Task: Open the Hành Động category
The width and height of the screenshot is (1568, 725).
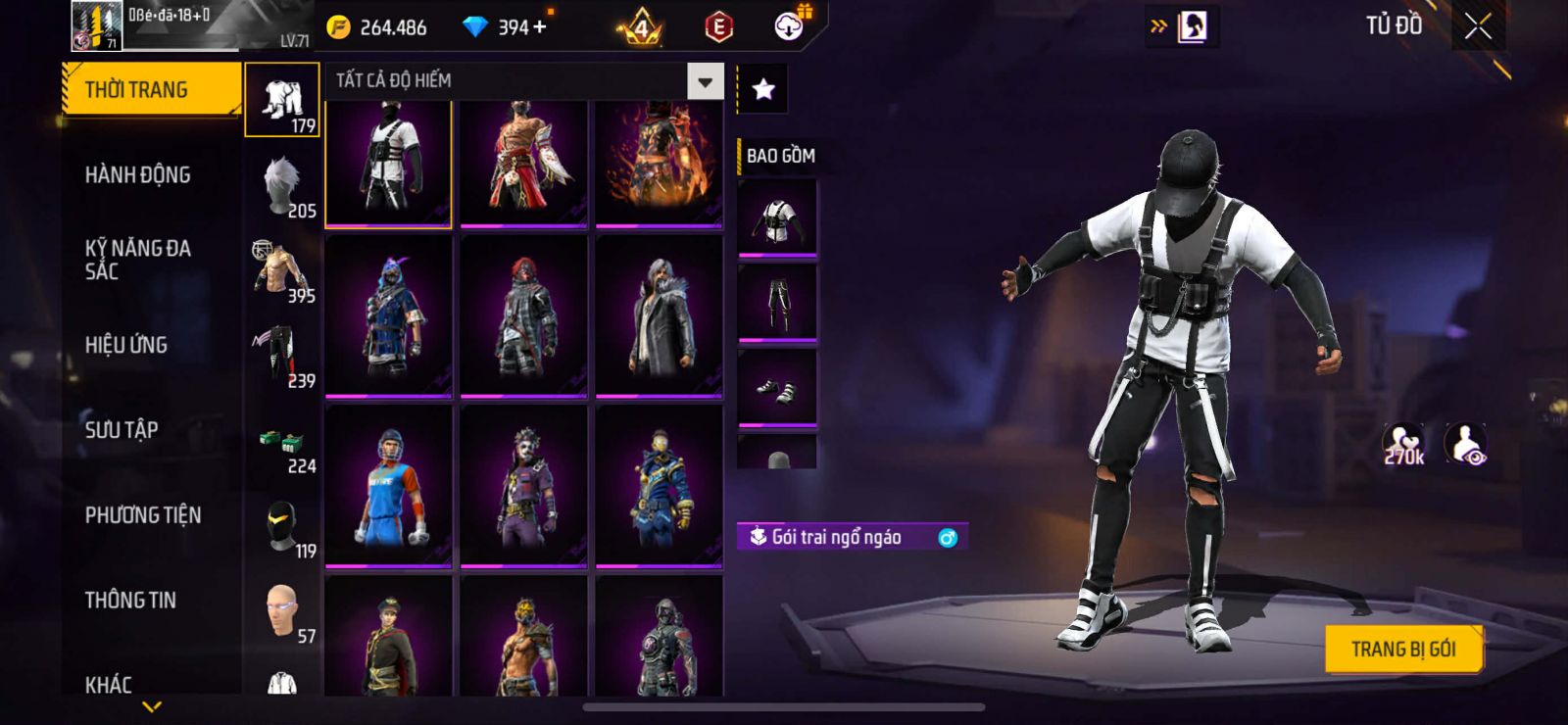Action: coord(138,174)
